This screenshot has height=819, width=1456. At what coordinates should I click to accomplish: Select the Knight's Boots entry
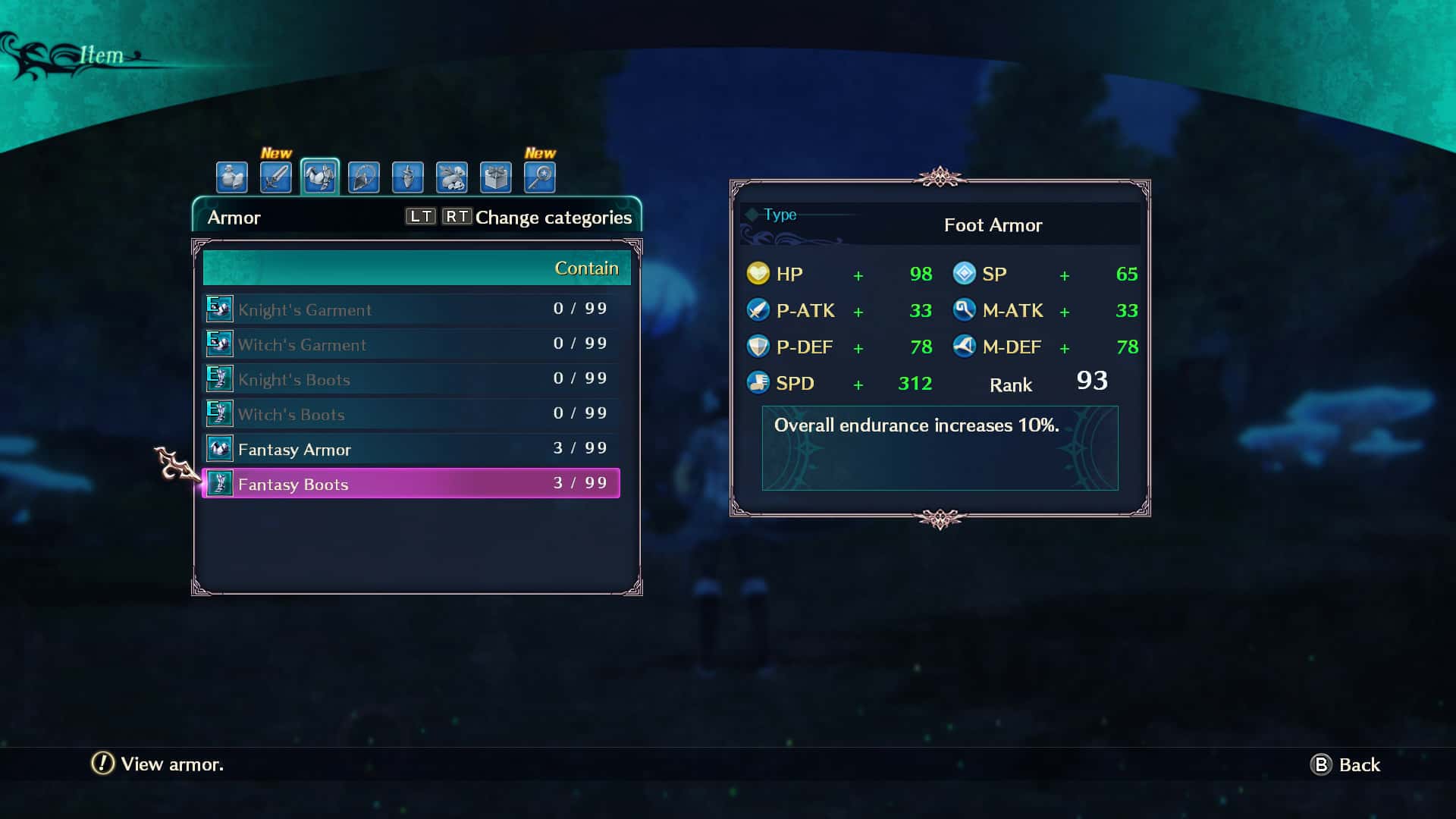pyautogui.click(x=294, y=379)
